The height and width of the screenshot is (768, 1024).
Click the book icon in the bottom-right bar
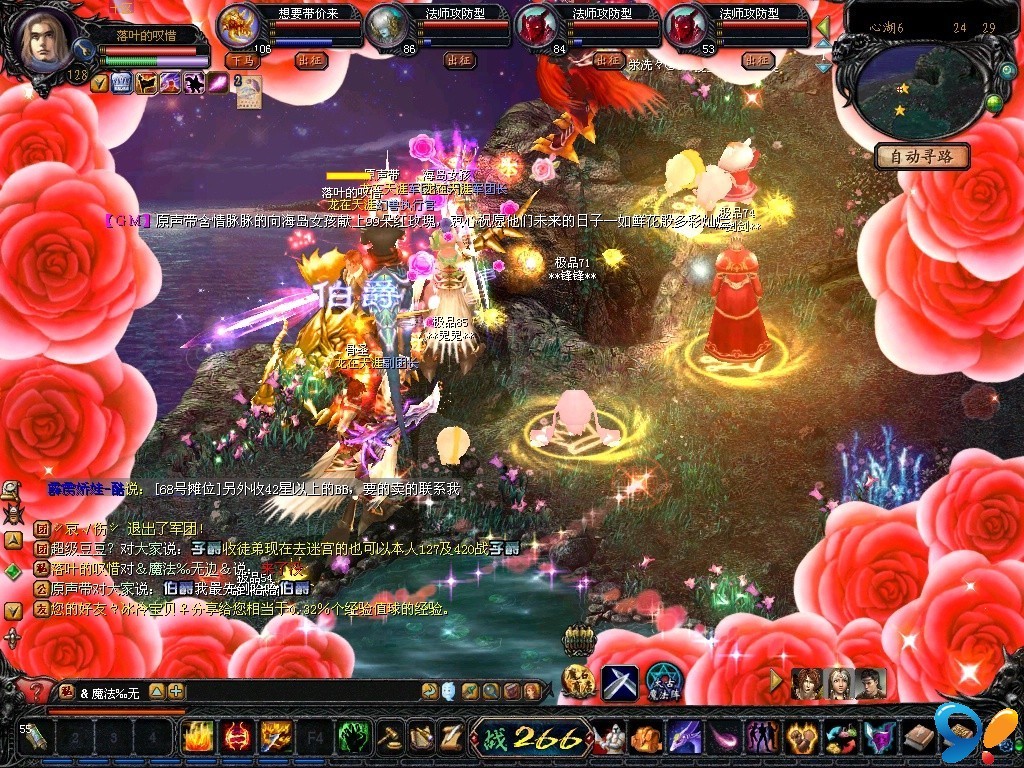(917, 738)
